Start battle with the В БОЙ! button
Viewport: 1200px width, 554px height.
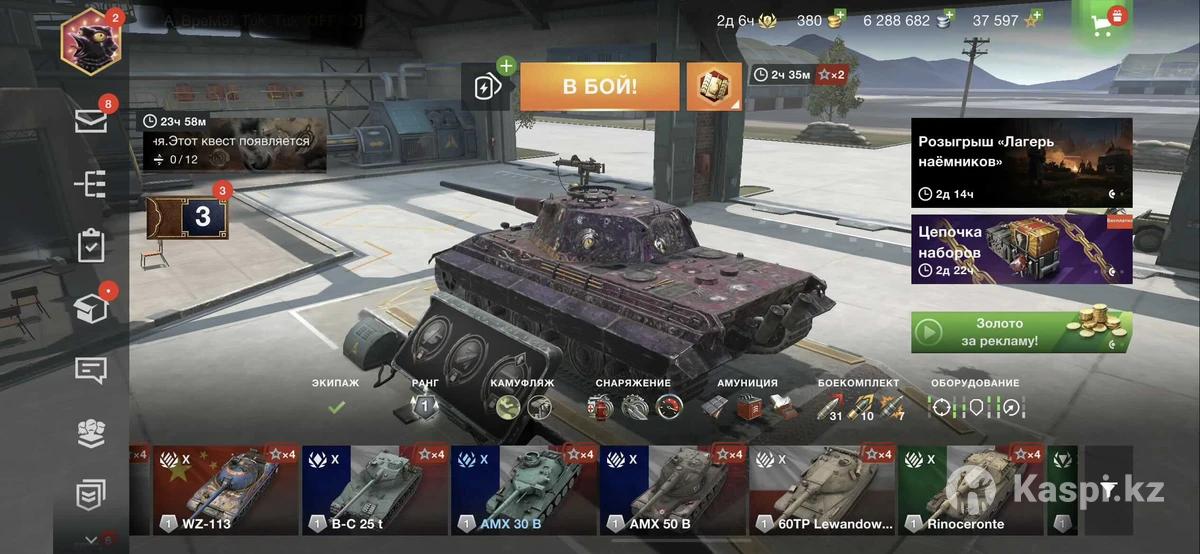(x=599, y=86)
